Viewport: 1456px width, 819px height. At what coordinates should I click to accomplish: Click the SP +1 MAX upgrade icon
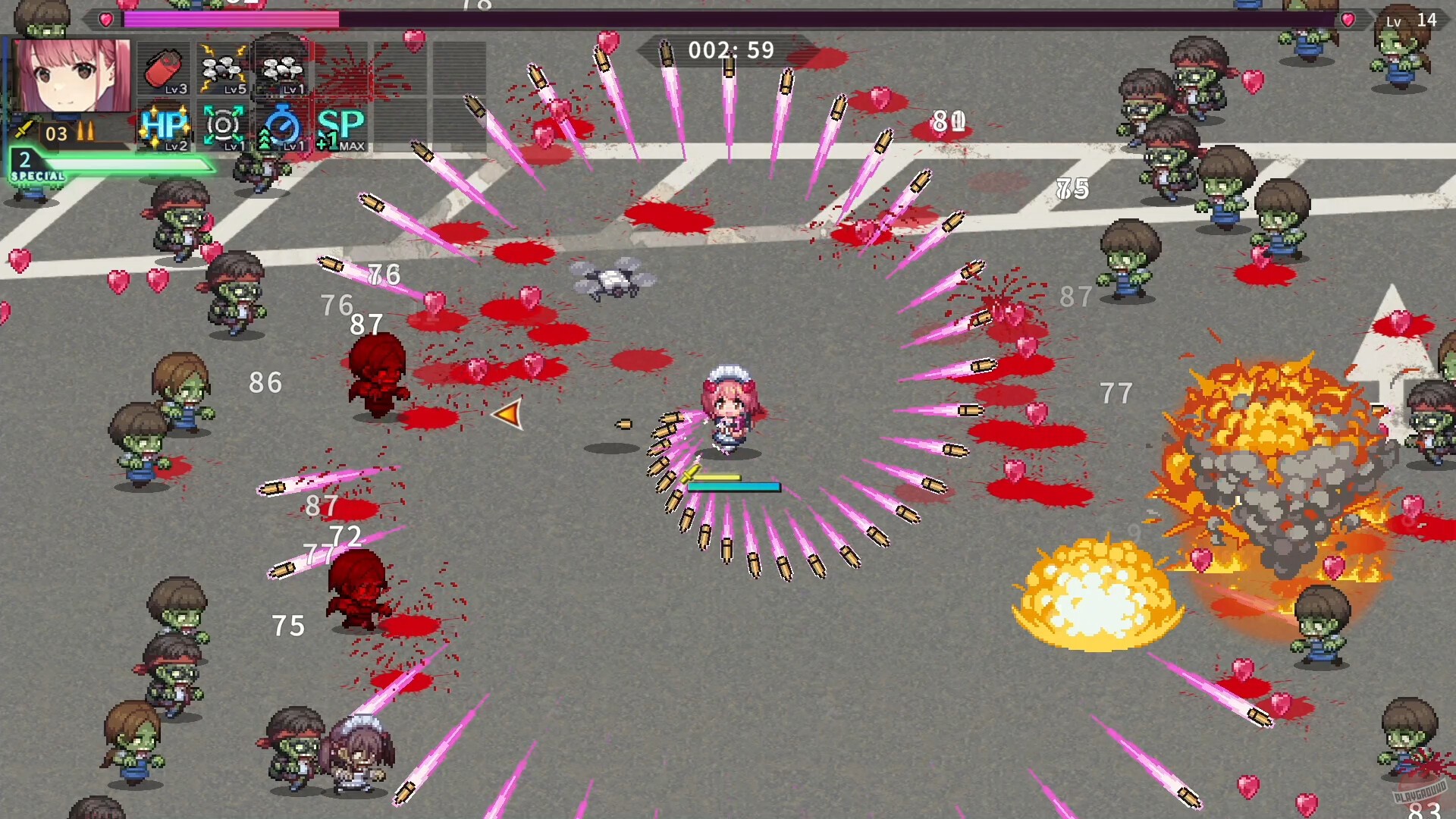click(x=340, y=129)
